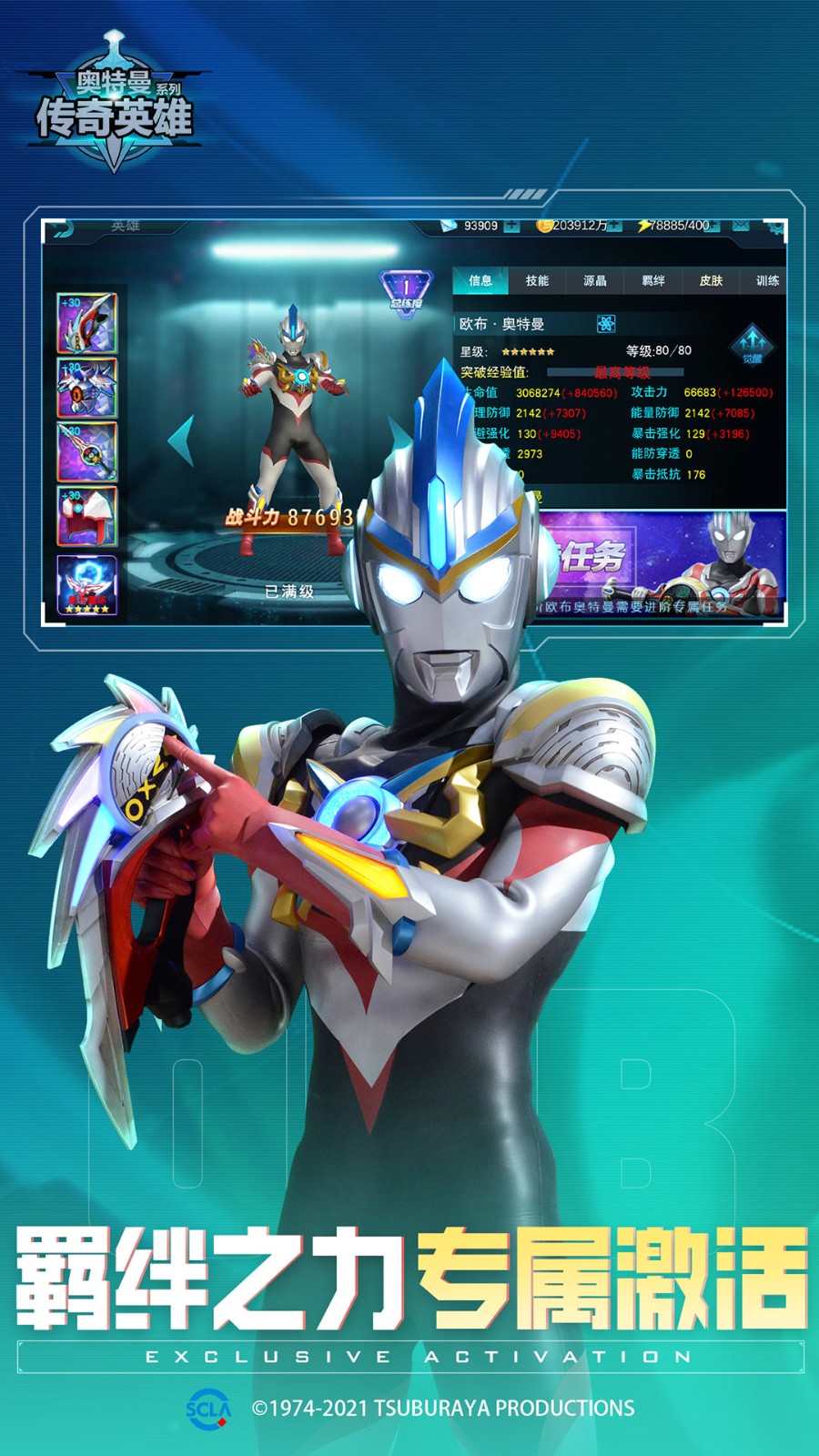Select the 源晶 tab
This screenshot has height=1456, width=819.
(595, 281)
